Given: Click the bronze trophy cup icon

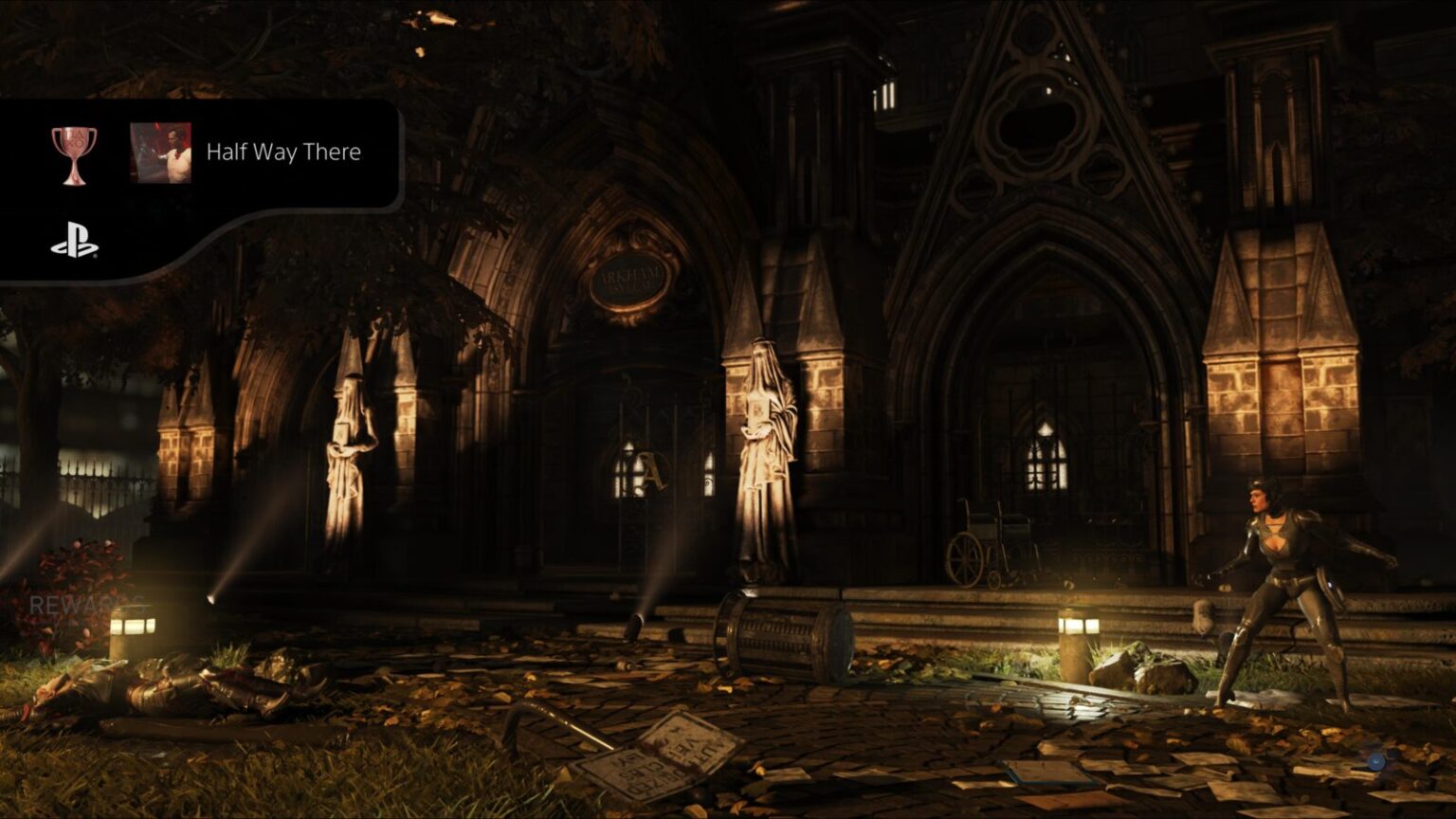Looking at the screenshot, I should [x=73, y=155].
